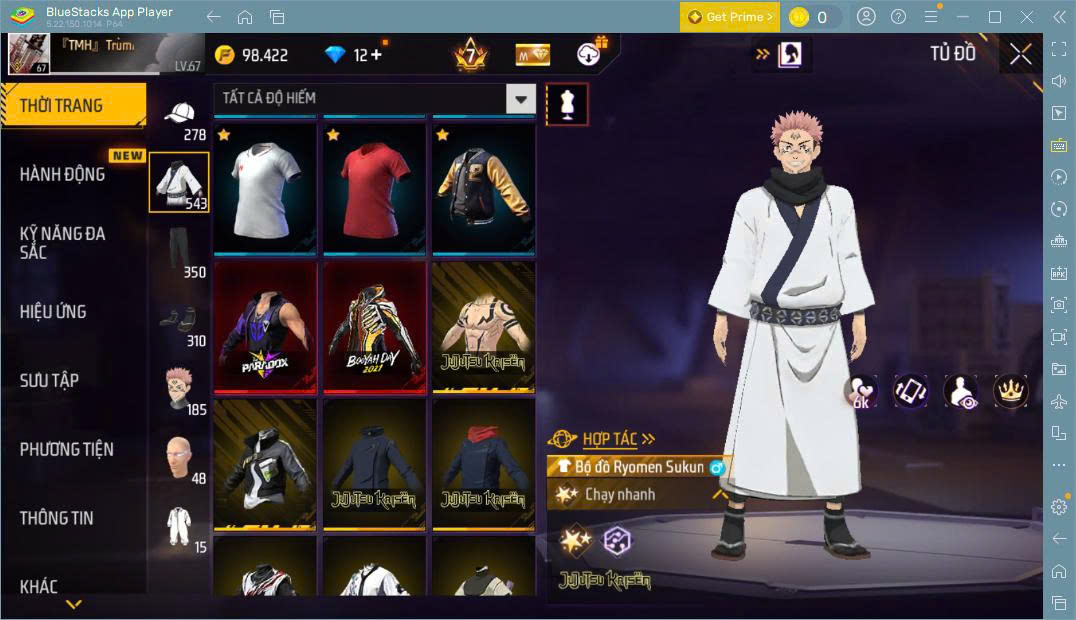Go to the Sưu Tập tab
1076x620 pixels.
(49, 380)
